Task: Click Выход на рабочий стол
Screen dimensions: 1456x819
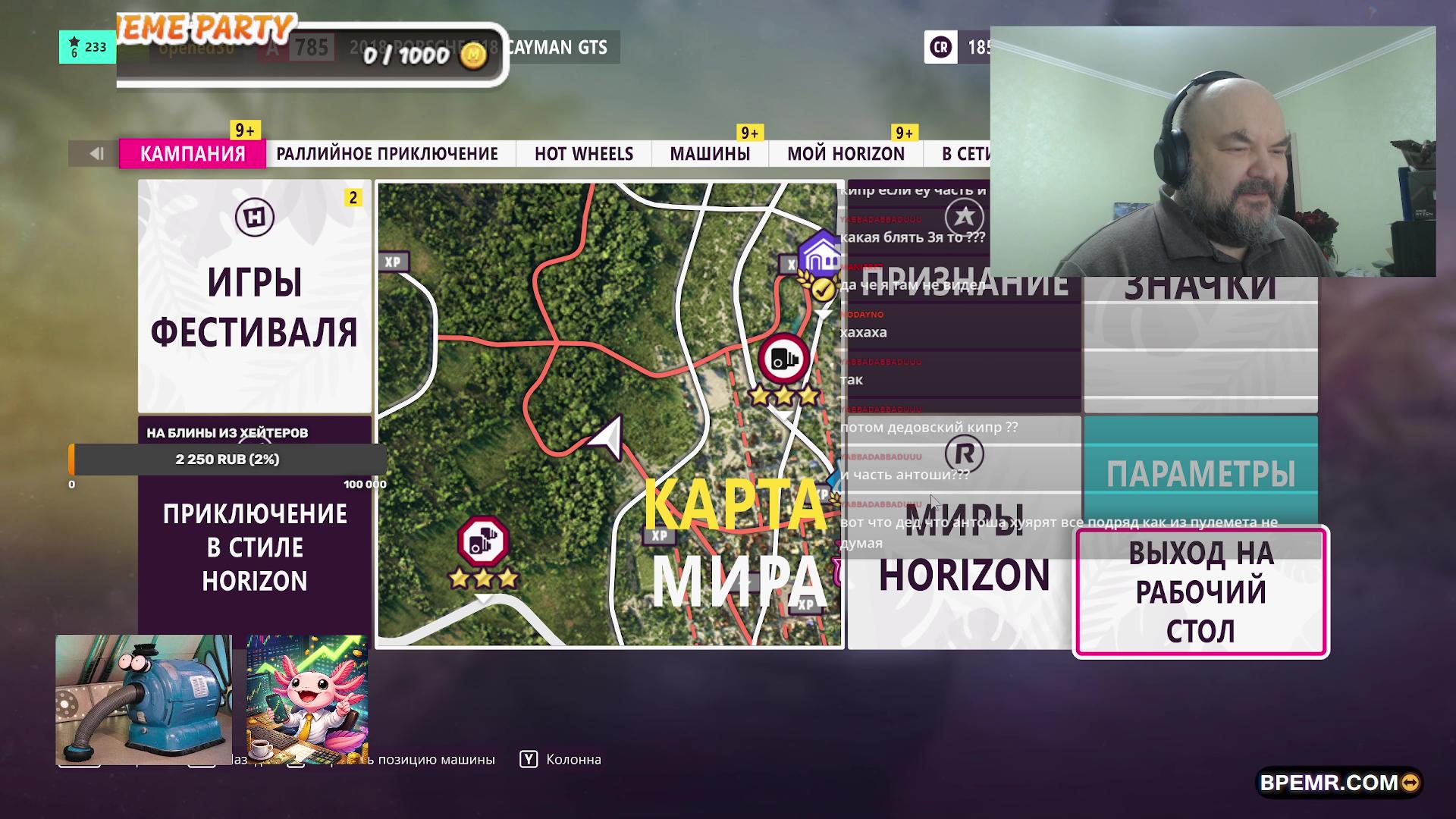Action: pyautogui.click(x=1200, y=592)
